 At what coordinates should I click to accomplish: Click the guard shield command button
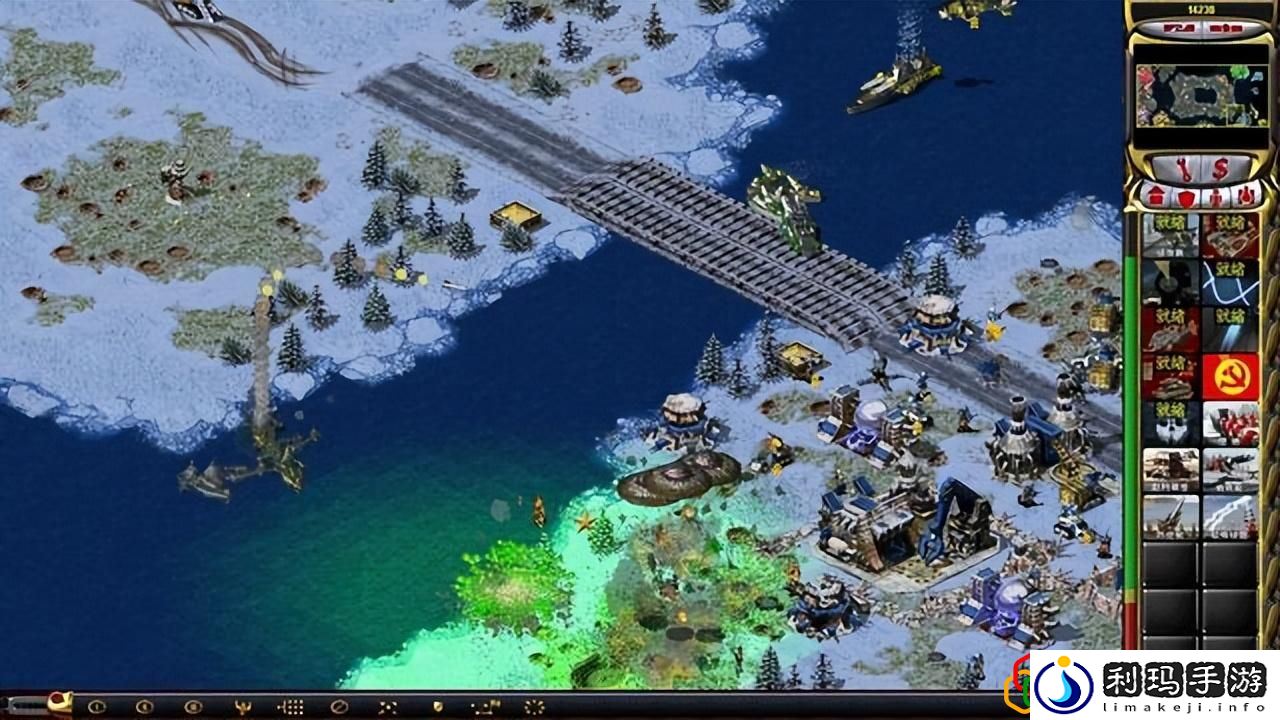point(436,707)
